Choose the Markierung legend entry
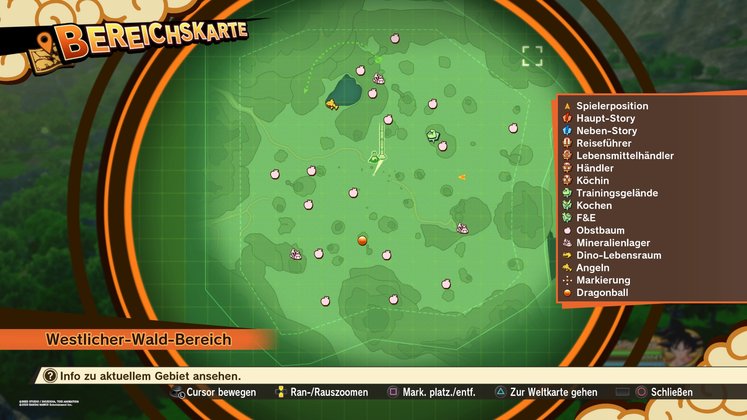Image resolution: width=747 pixels, height=420 pixels. 604,280
